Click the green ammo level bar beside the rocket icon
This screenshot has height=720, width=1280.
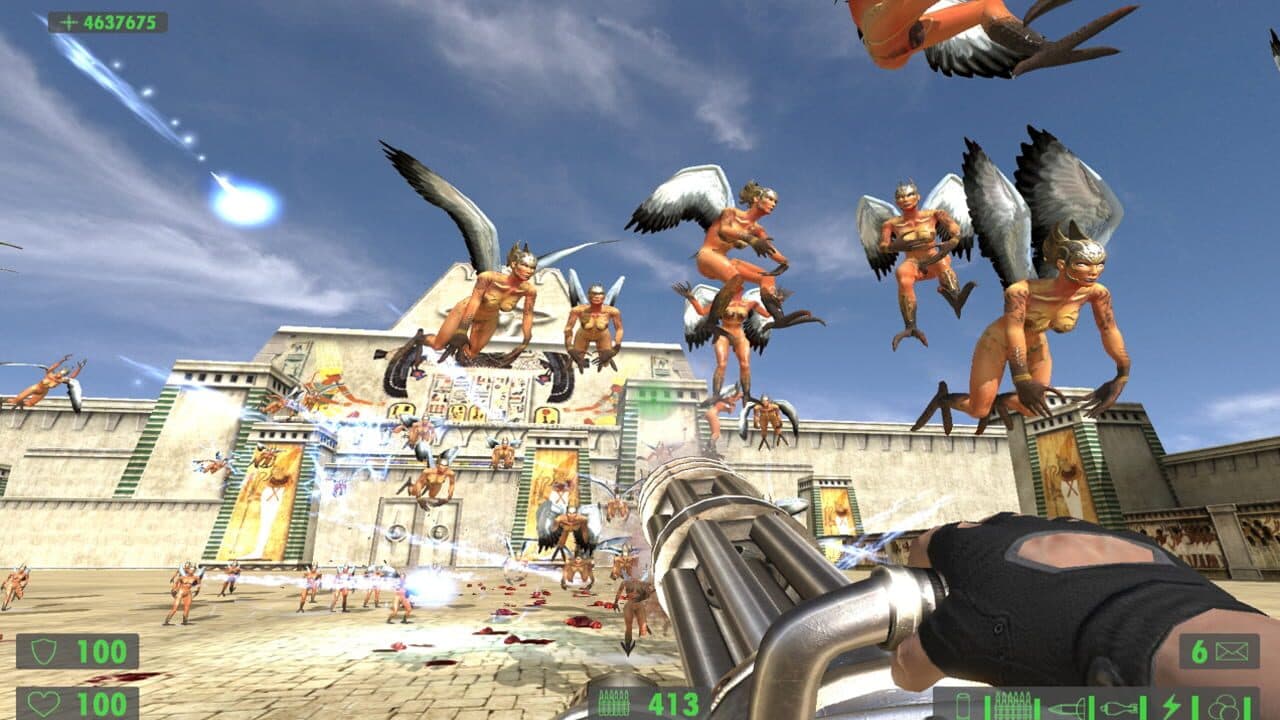pyautogui.click(x=1091, y=705)
